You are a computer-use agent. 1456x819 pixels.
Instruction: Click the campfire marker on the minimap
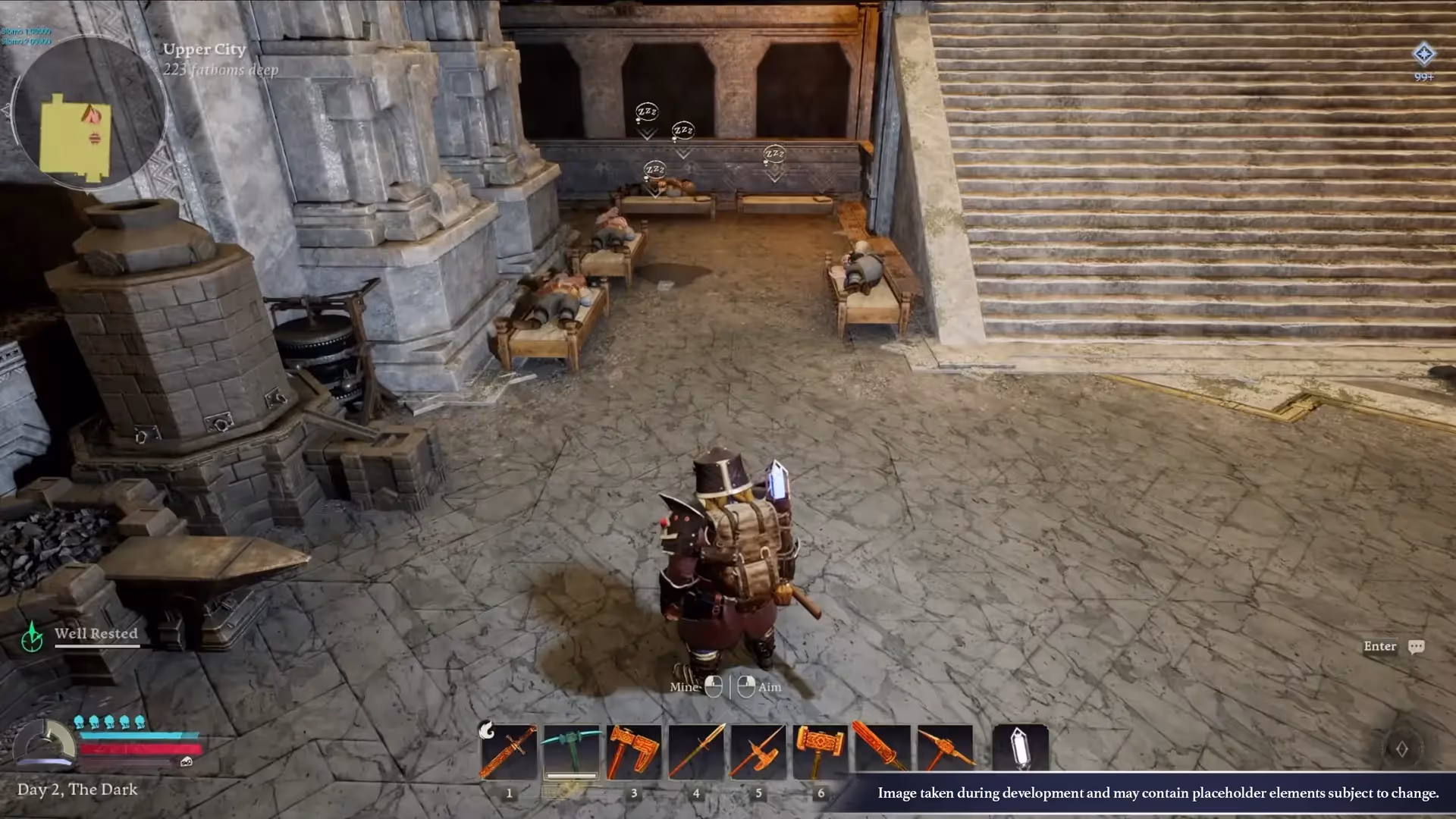click(x=92, y=115)
